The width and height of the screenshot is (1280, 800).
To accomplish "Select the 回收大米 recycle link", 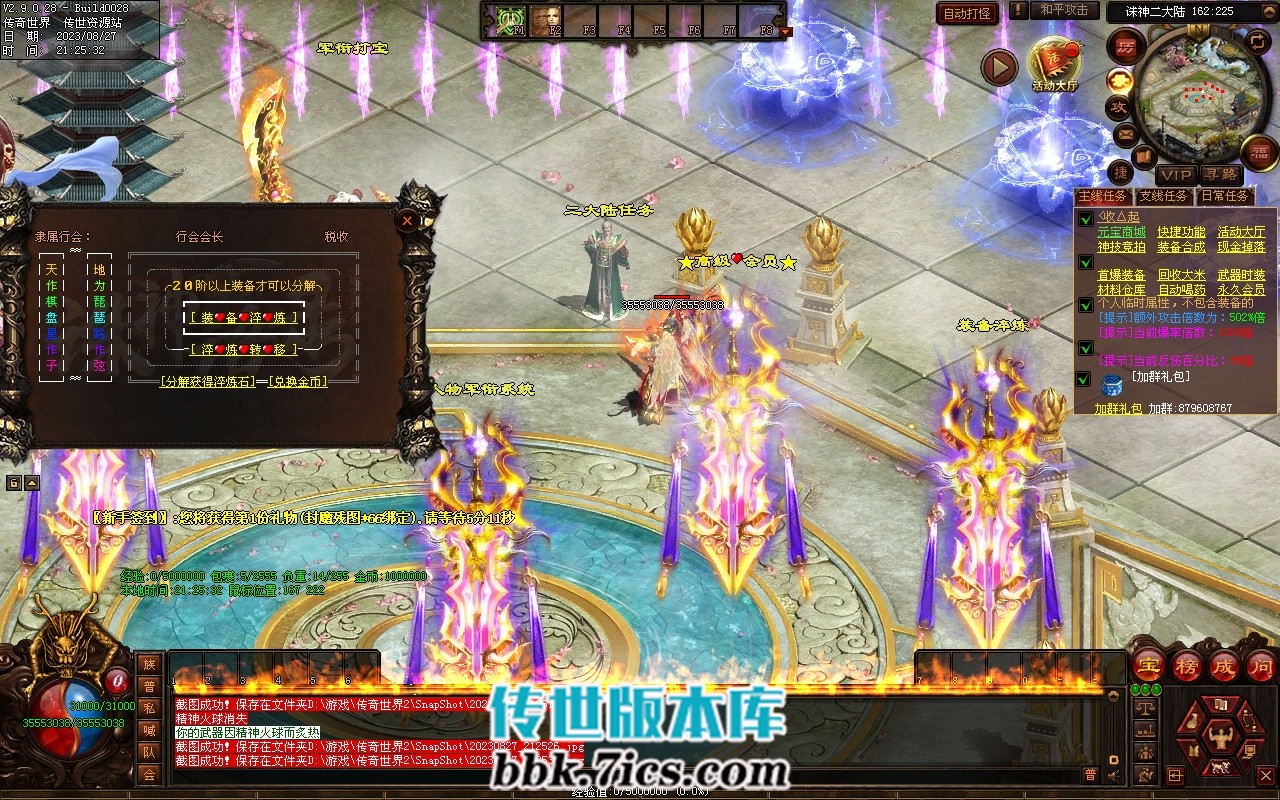I will pyautogui.click(x=1181, y=275).
